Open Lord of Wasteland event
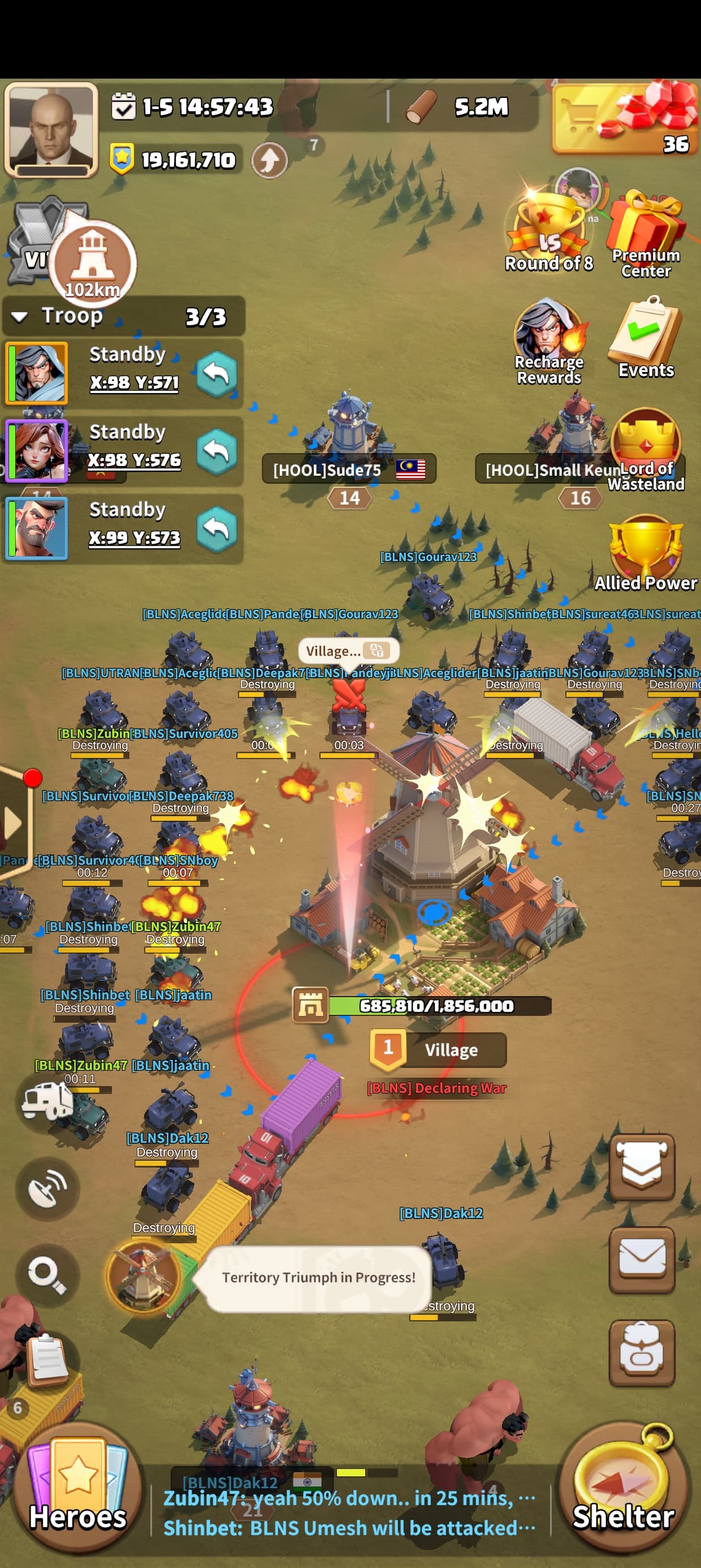Viewport: 701px width, 1568px height. point(646,449)
